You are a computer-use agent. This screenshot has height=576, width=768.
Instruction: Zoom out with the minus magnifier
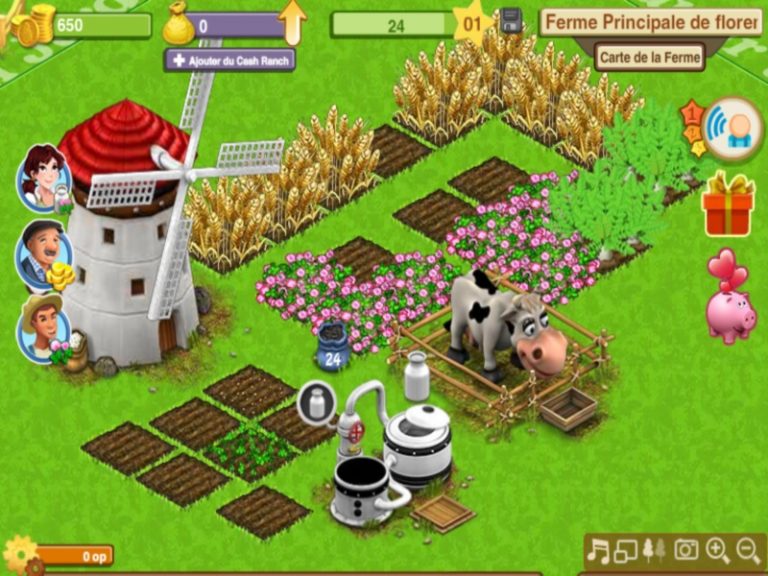pos(748,550)
